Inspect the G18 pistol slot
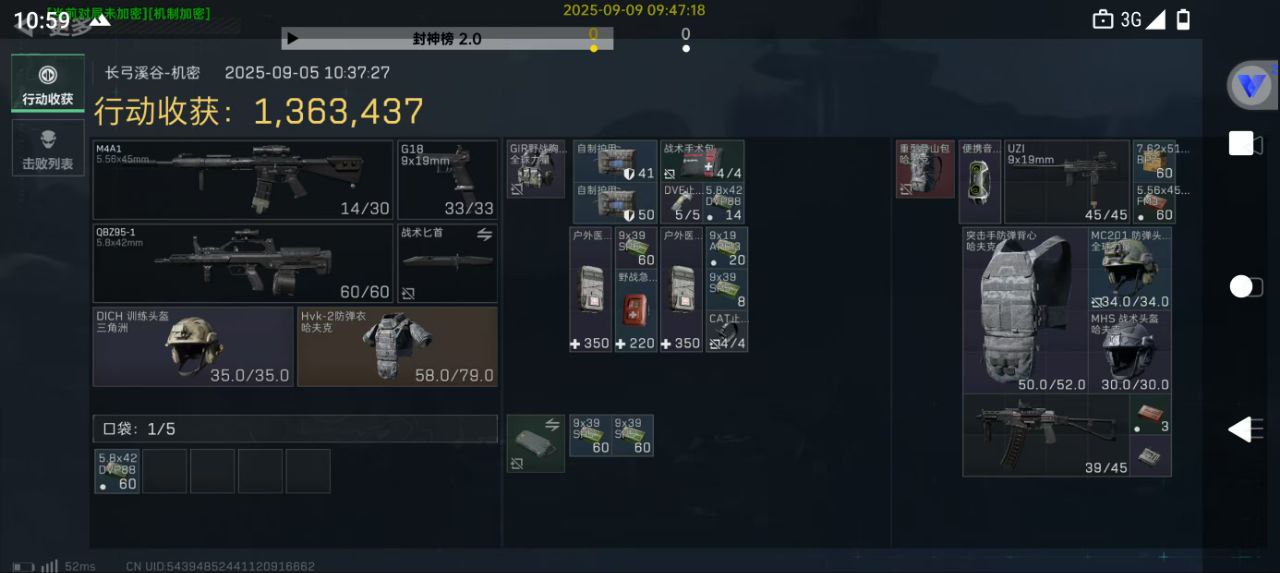The height and width of the screenshot is (573, 1280). click(x=447, y=180)
